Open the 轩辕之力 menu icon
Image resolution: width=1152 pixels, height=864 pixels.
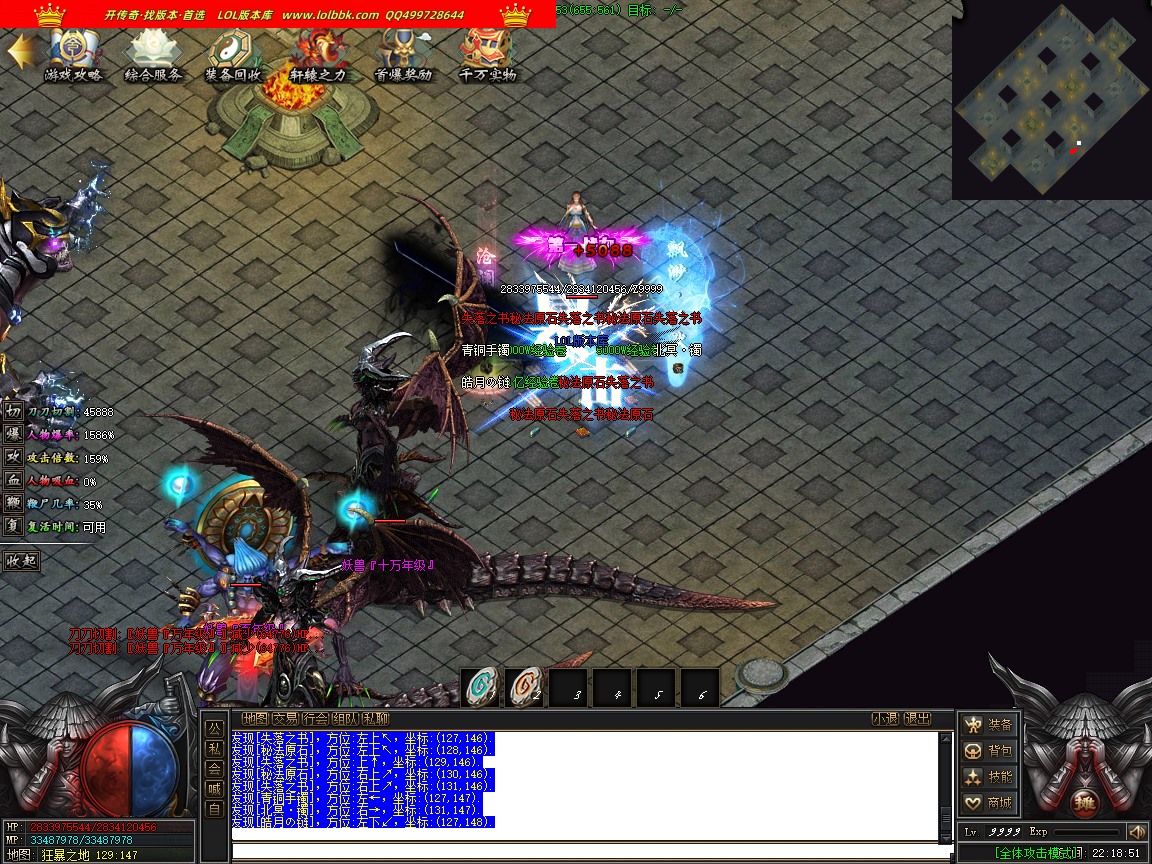[x=318, y=54]
